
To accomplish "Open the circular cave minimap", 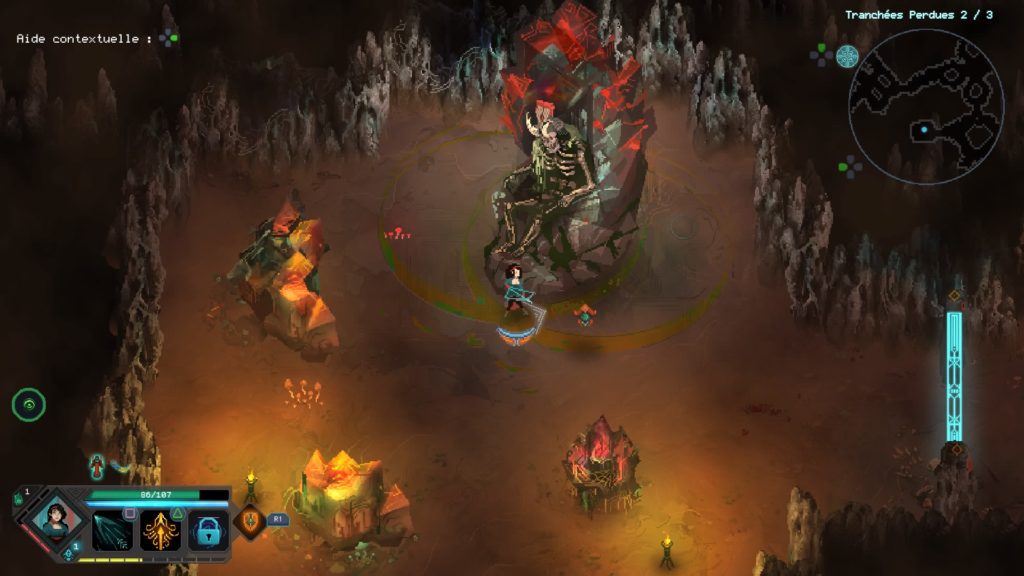I will click(926, 106).
